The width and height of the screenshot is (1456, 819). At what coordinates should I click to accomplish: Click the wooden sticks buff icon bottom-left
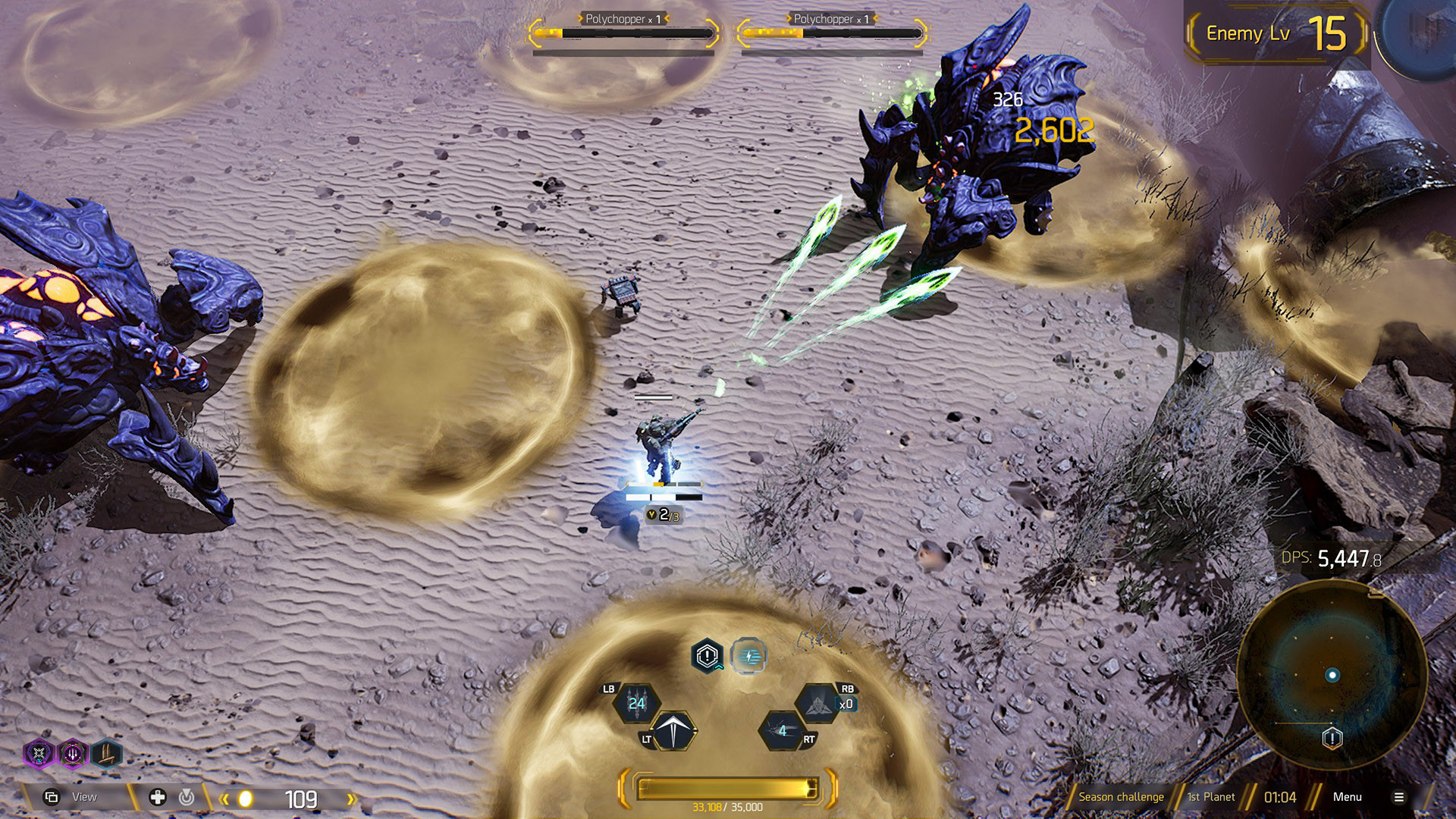coord(105,754)
